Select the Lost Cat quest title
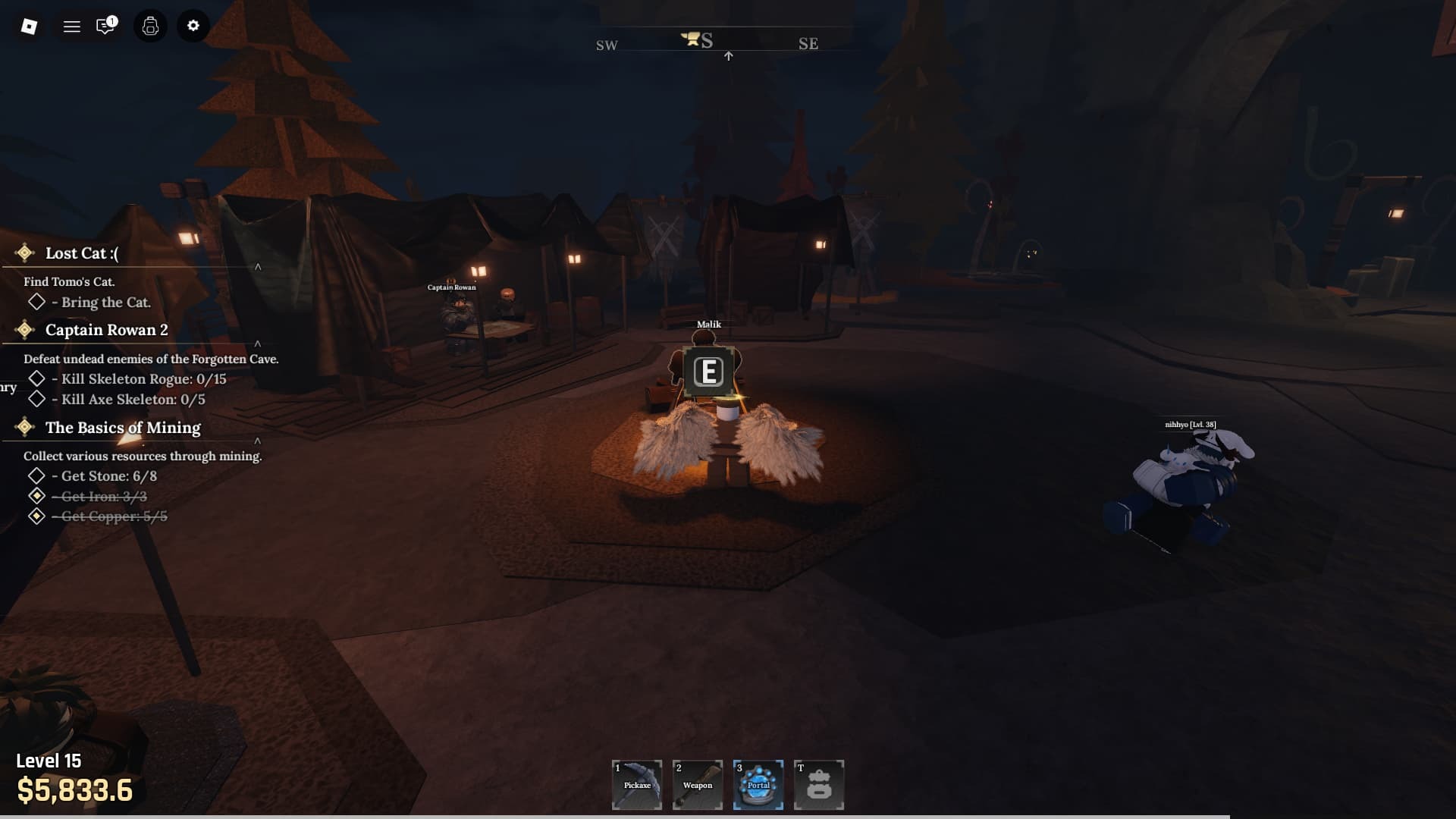The image size is (1456, 819). coord(82,253)
